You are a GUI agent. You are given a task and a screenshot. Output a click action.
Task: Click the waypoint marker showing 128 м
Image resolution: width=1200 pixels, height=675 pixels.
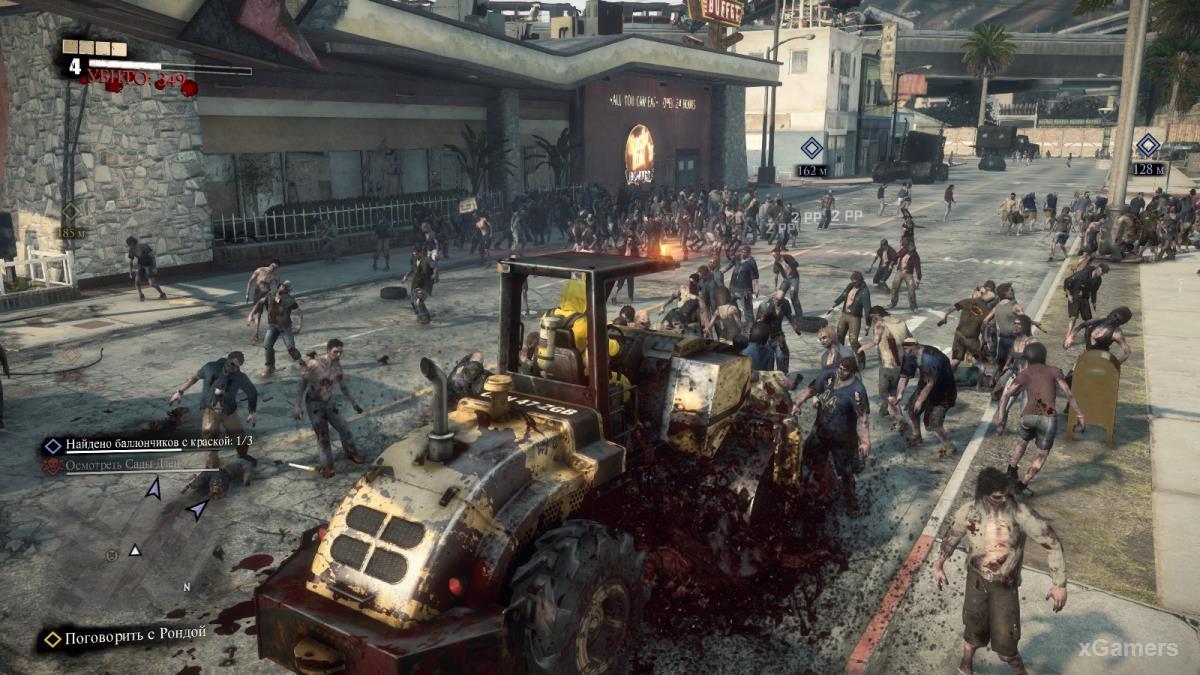[x=1148, y=145]
